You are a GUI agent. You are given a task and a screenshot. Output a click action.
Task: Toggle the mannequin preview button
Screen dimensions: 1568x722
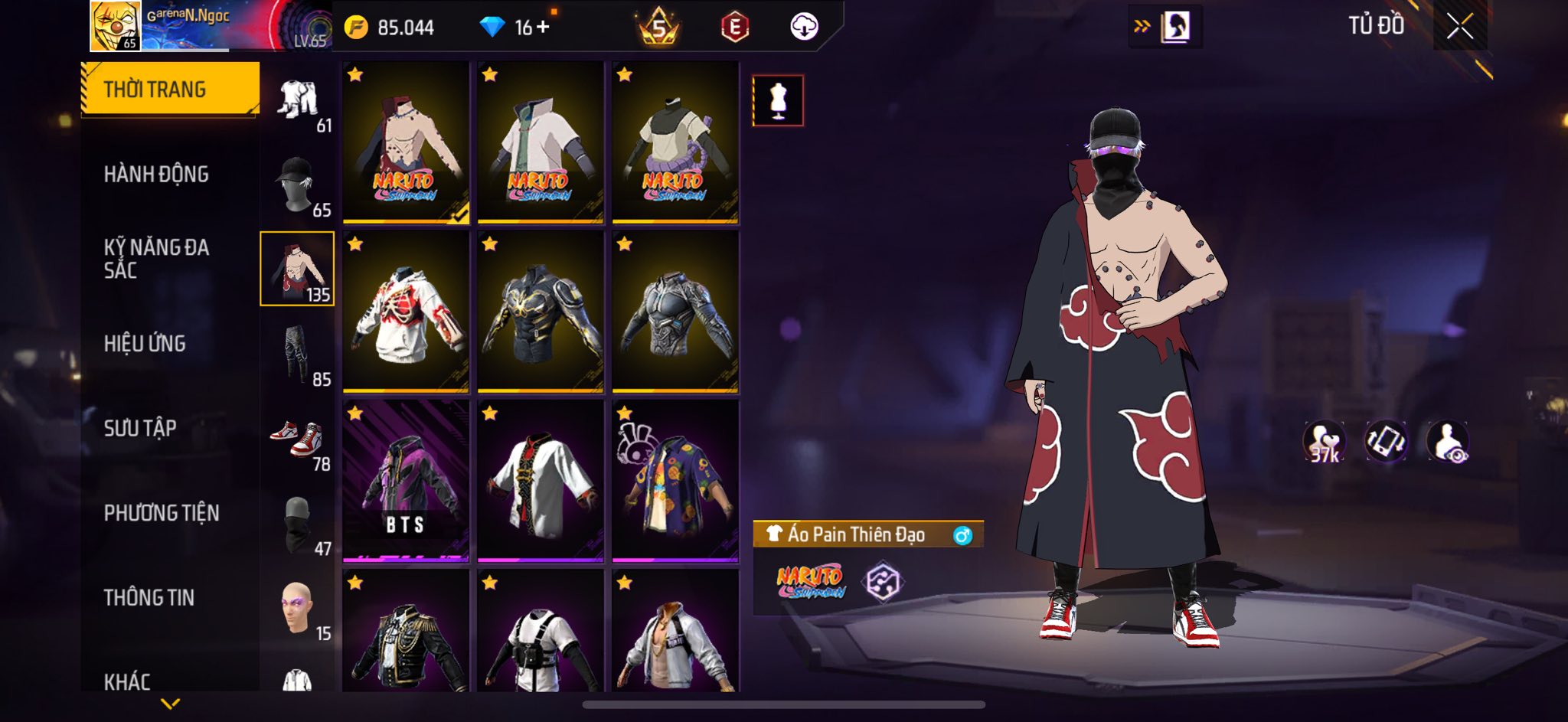(x=778, y=100)
